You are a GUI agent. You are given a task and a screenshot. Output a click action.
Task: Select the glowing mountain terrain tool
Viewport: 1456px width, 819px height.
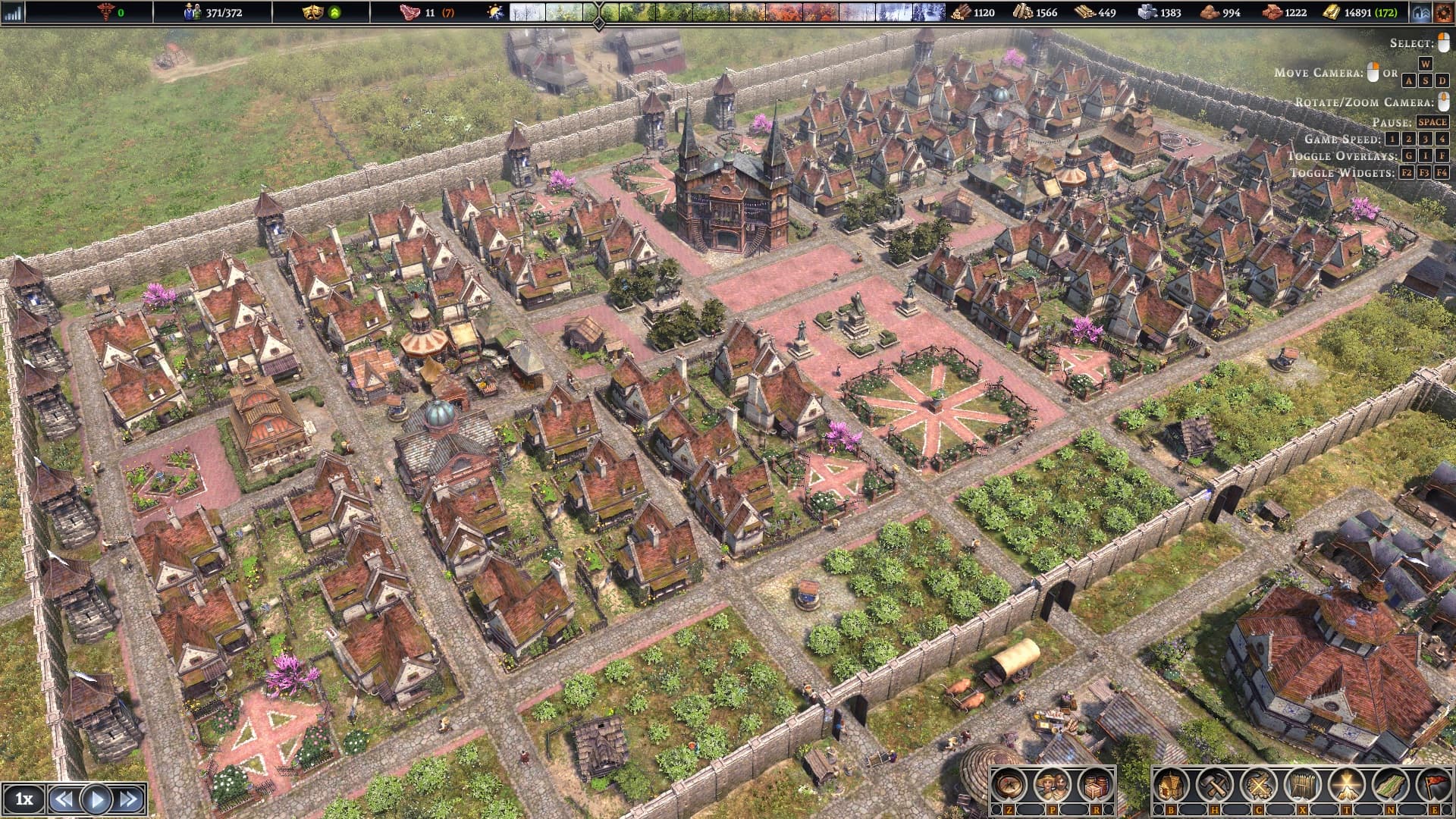tap(1346, 786)
